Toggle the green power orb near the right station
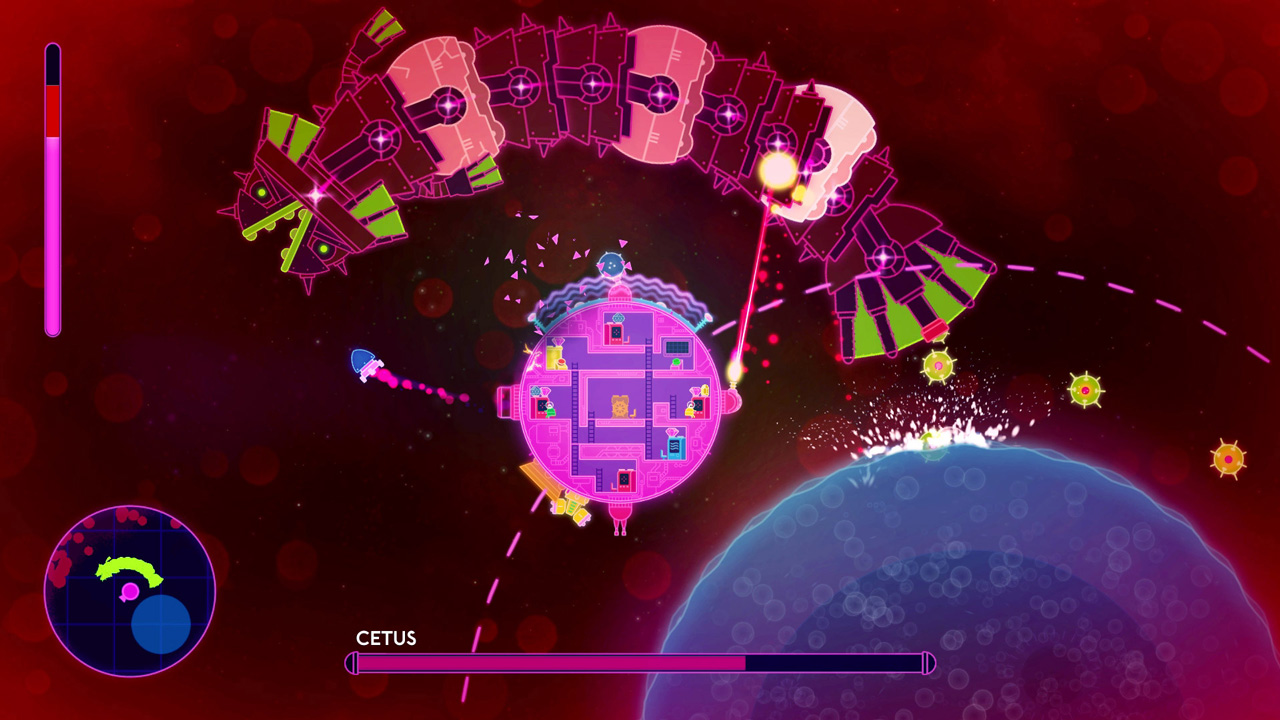The width and height of the screenshot is (1280, 720). [676, 362]
